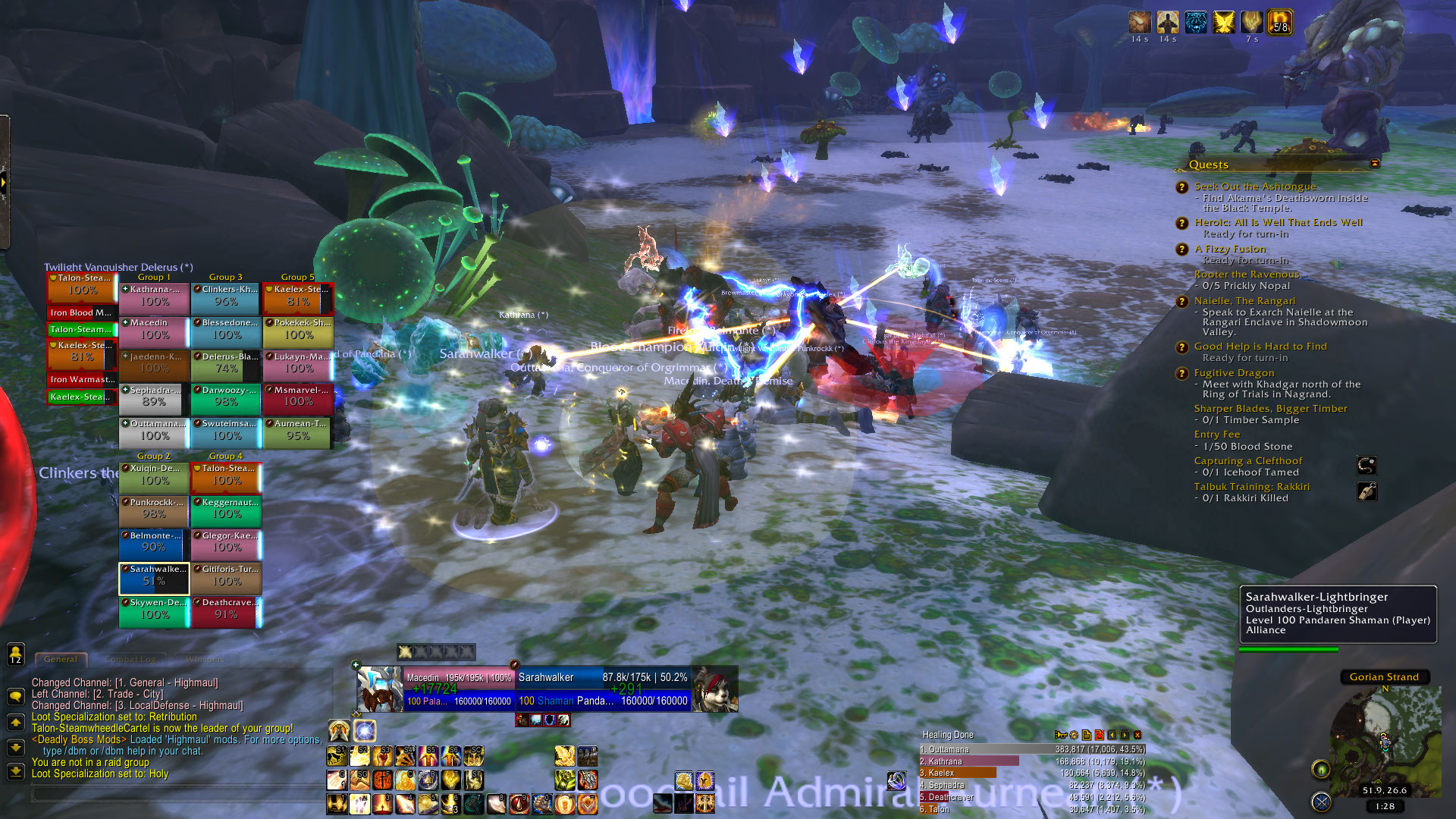Open the Fugitive Dragon quest entry
The width and height of the screenshot is (1456, 819).
1234,373
